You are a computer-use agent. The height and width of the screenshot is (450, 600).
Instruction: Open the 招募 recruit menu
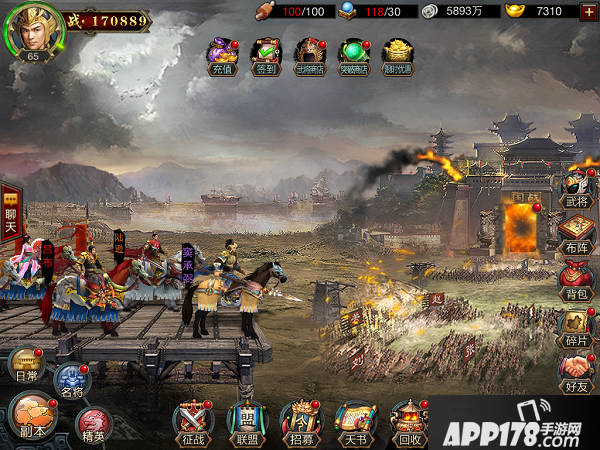click(x=299, y=422)
